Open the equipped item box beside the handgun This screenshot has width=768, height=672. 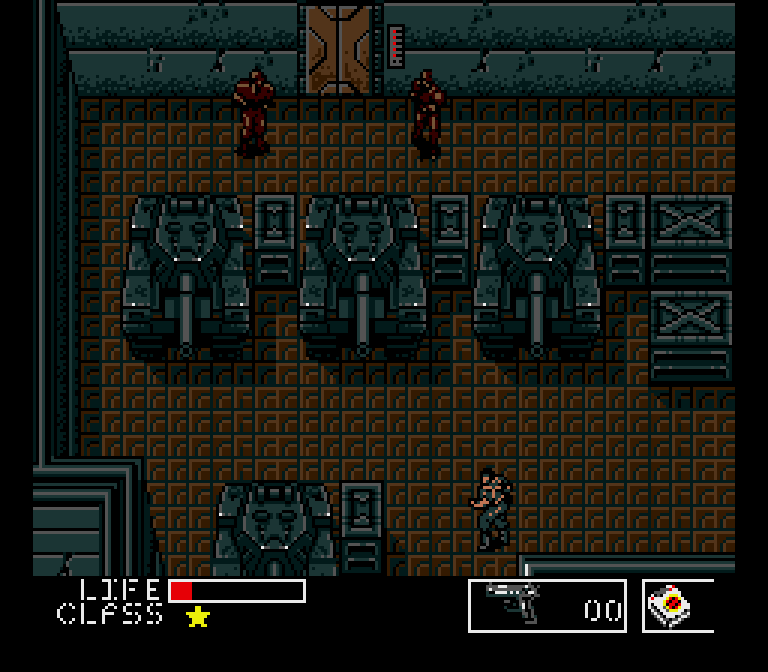tap(678, 606)
